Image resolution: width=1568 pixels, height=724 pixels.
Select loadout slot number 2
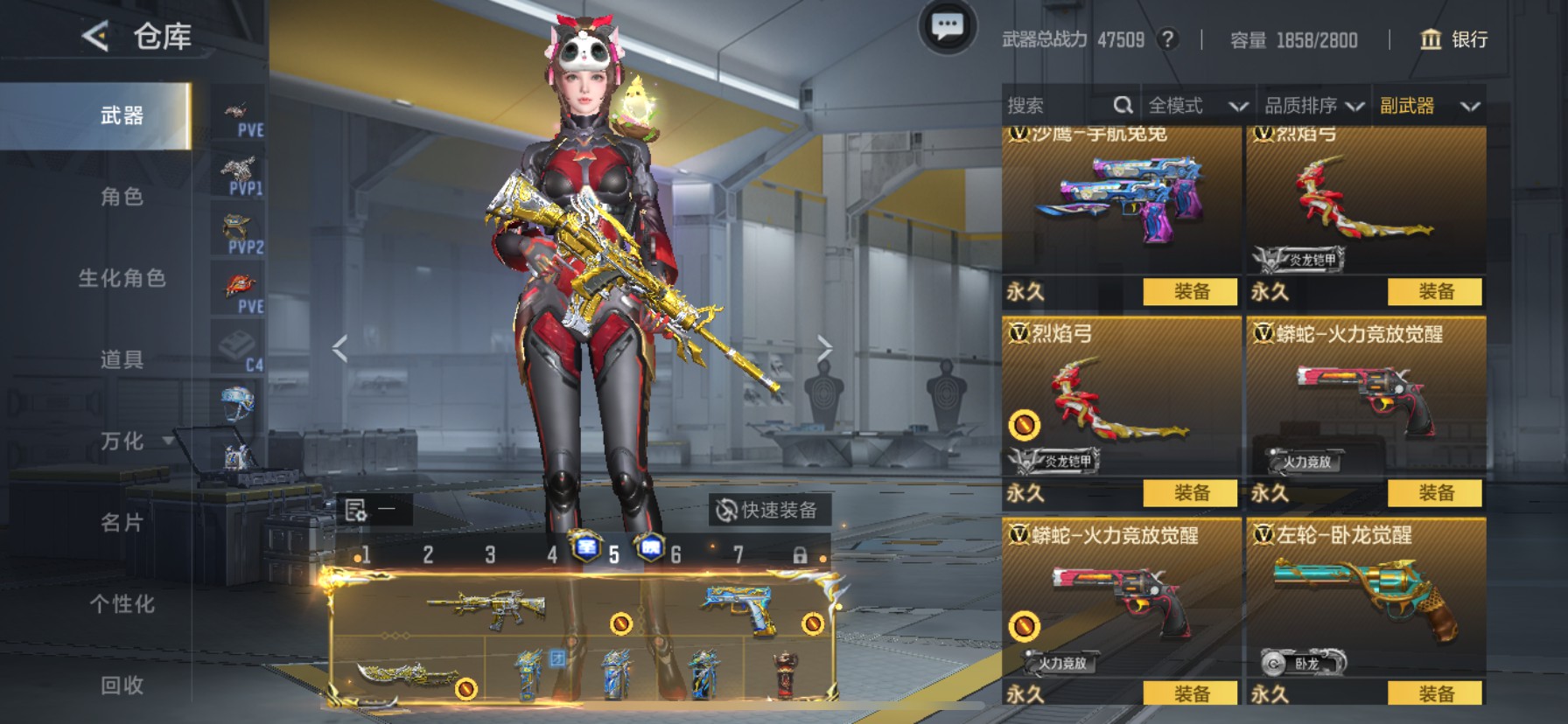tap(428, 554)
